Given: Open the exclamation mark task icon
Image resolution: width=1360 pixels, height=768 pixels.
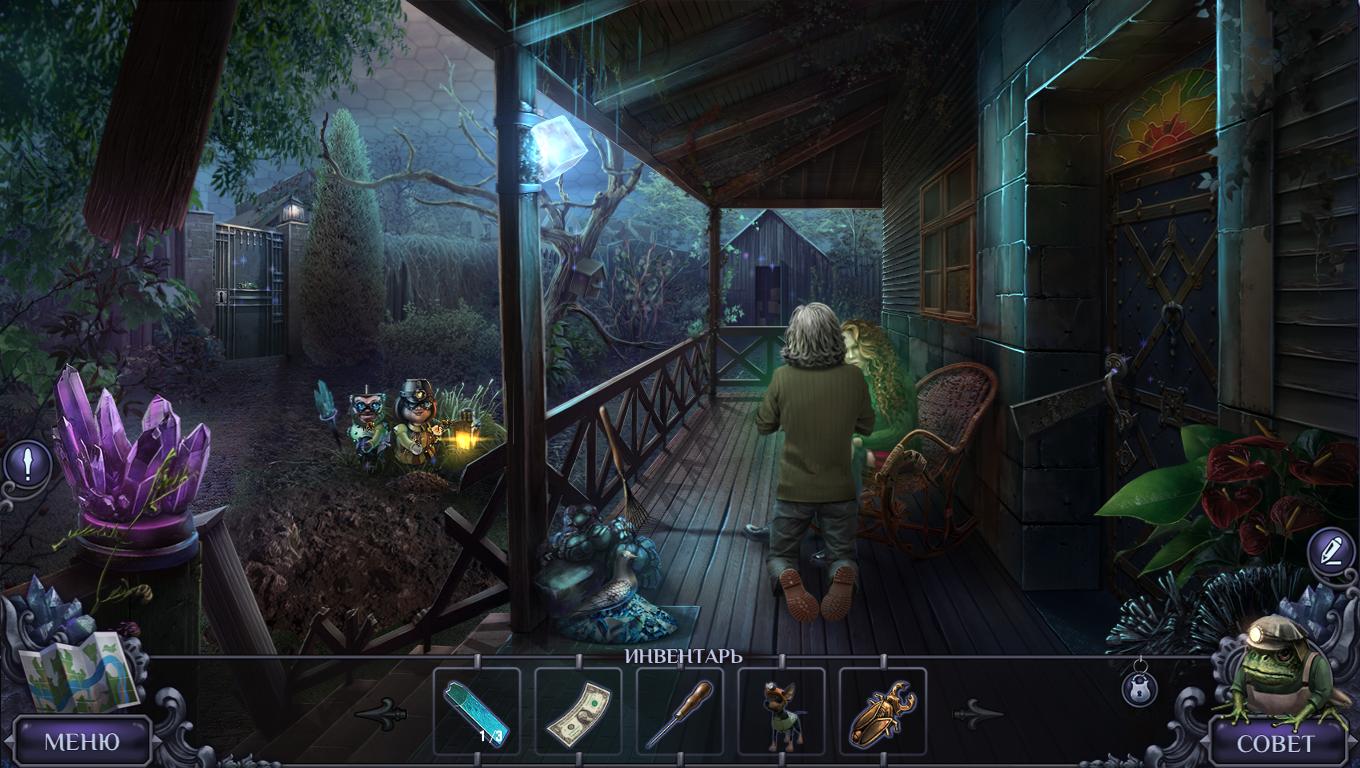Looking at the screenshot, I should [x=27, y=464].
